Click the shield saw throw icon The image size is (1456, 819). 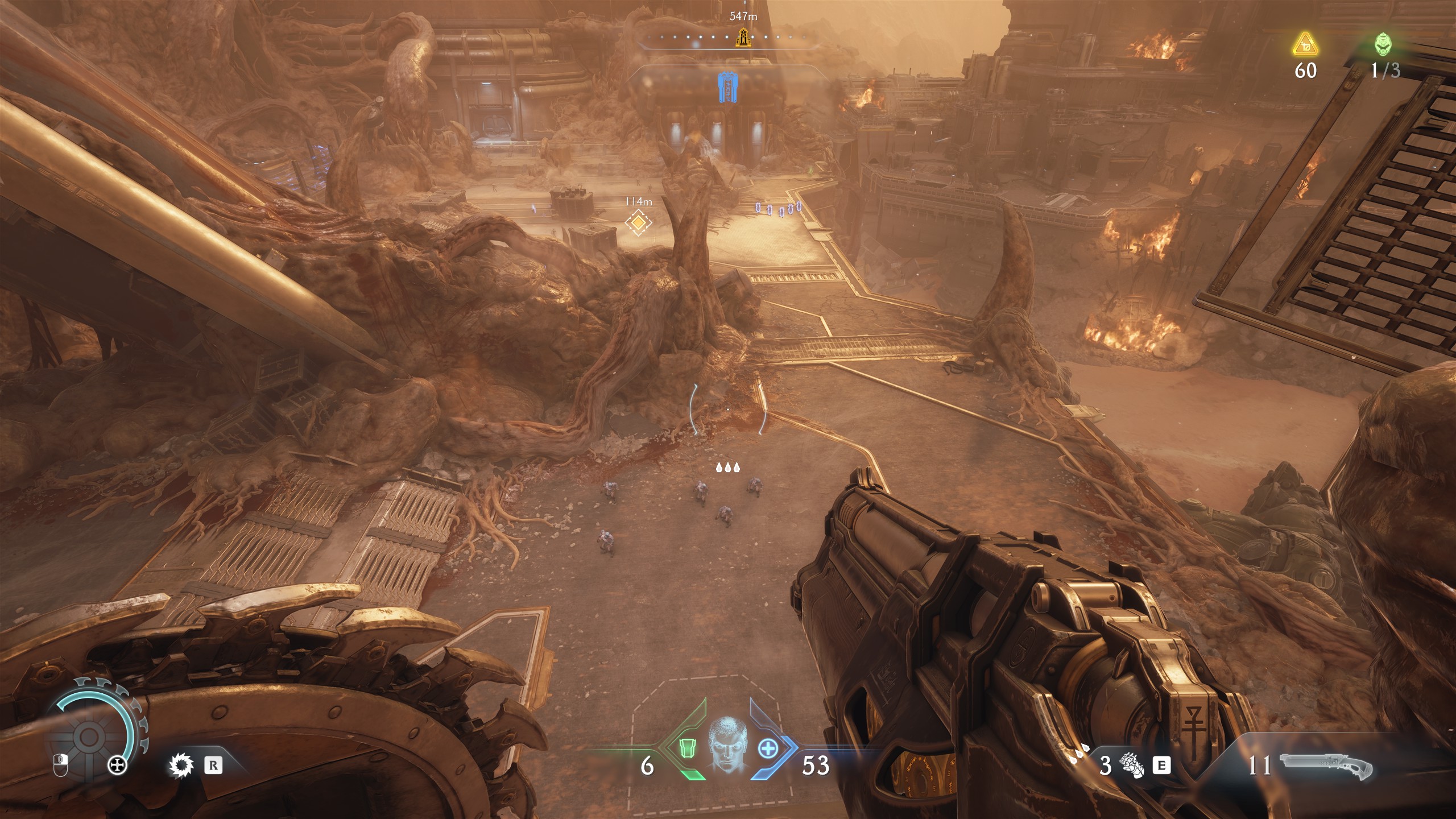181,766
